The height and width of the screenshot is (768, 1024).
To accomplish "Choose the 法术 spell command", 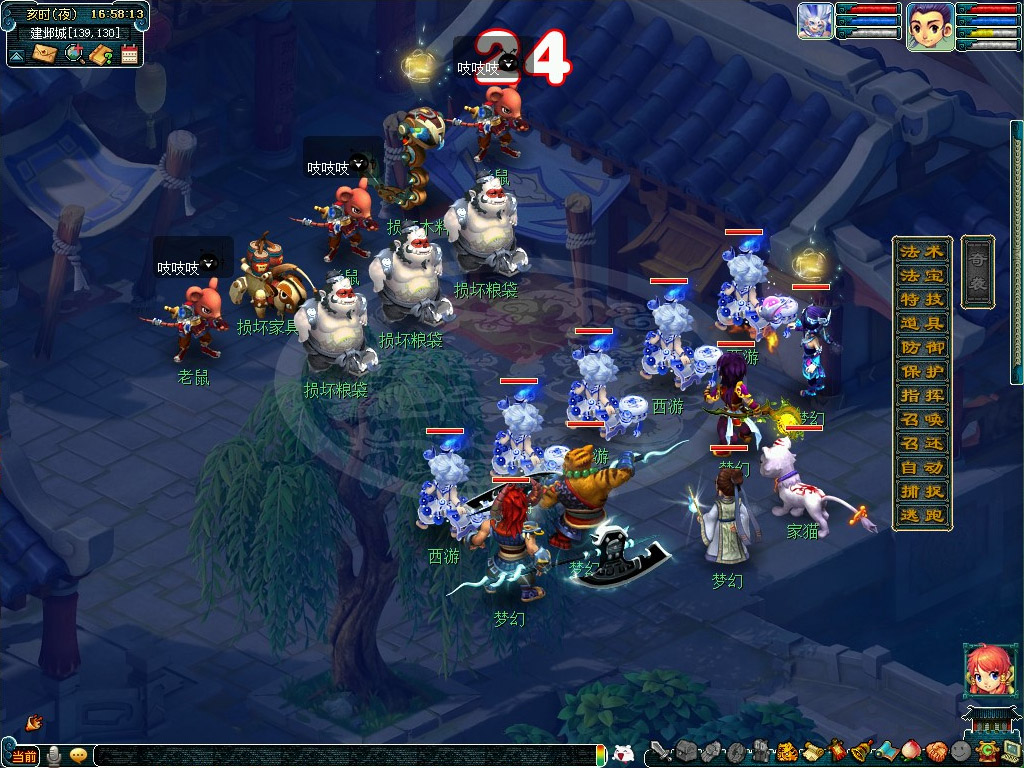I will point(920,251).
